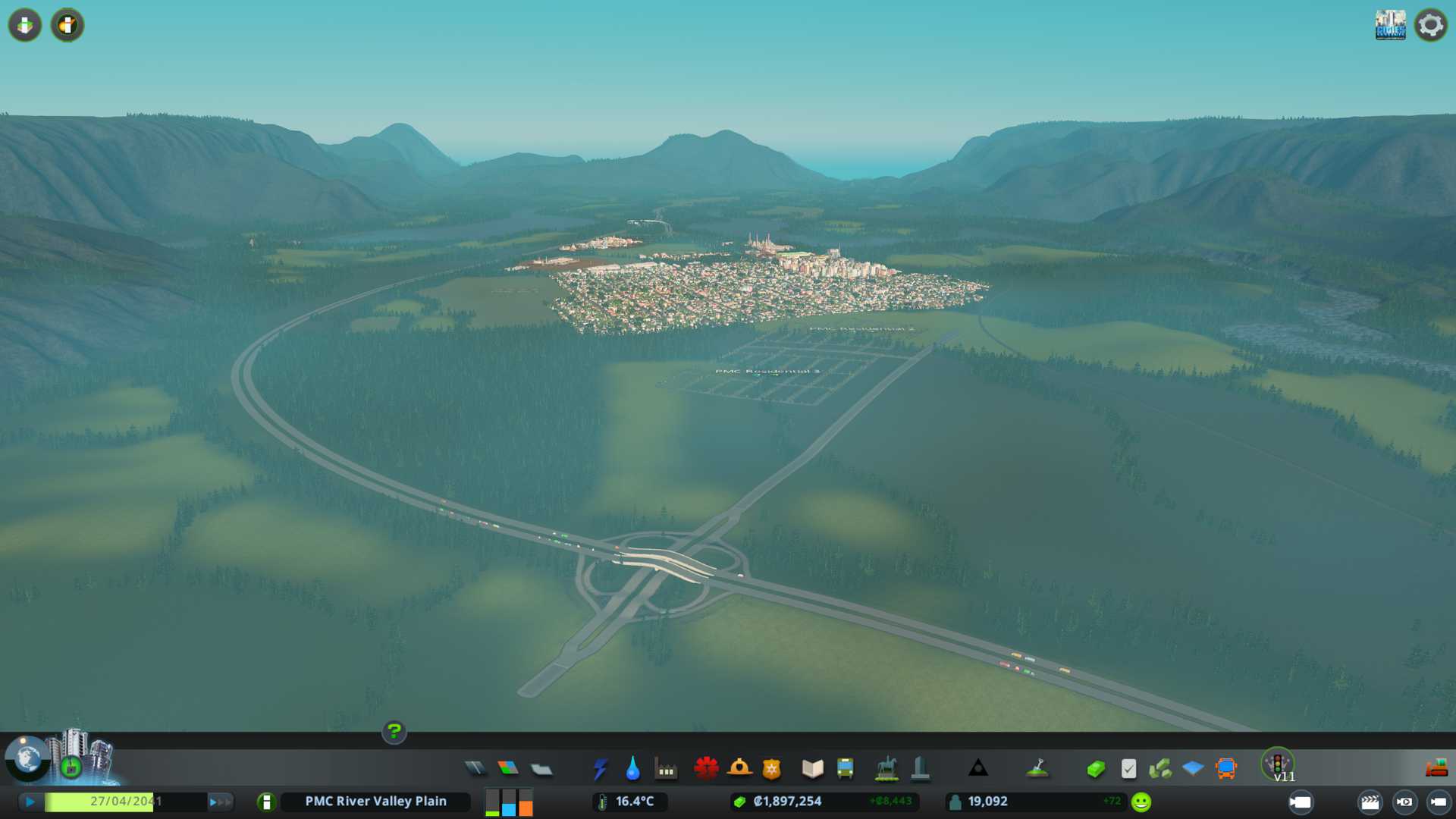1456x819 pixels.
Task: Open the traffic light mod menu
Action: (1278, 764)
